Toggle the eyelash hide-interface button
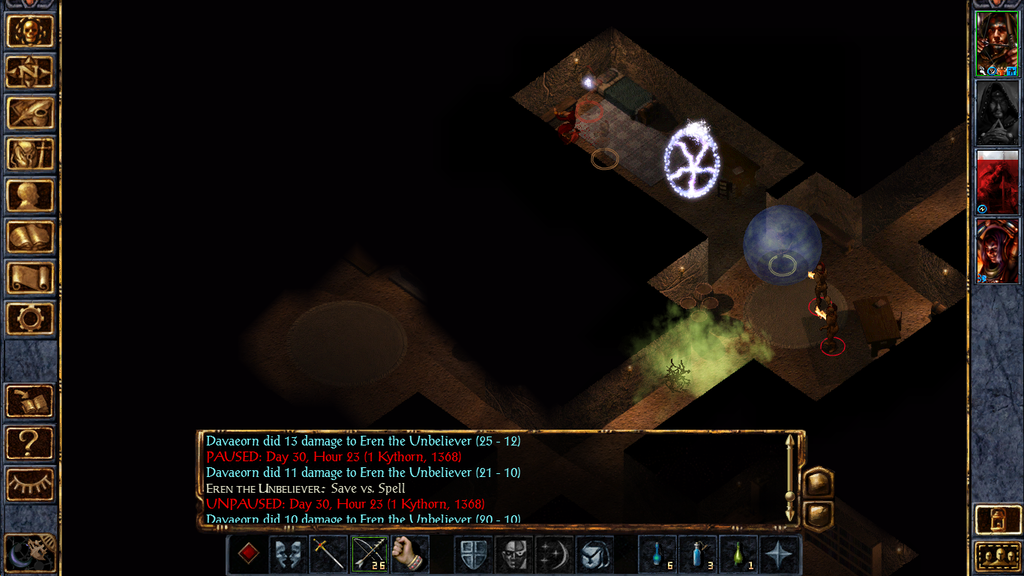Viewport: 1024px width, 576px height. (x=30, y=484)
